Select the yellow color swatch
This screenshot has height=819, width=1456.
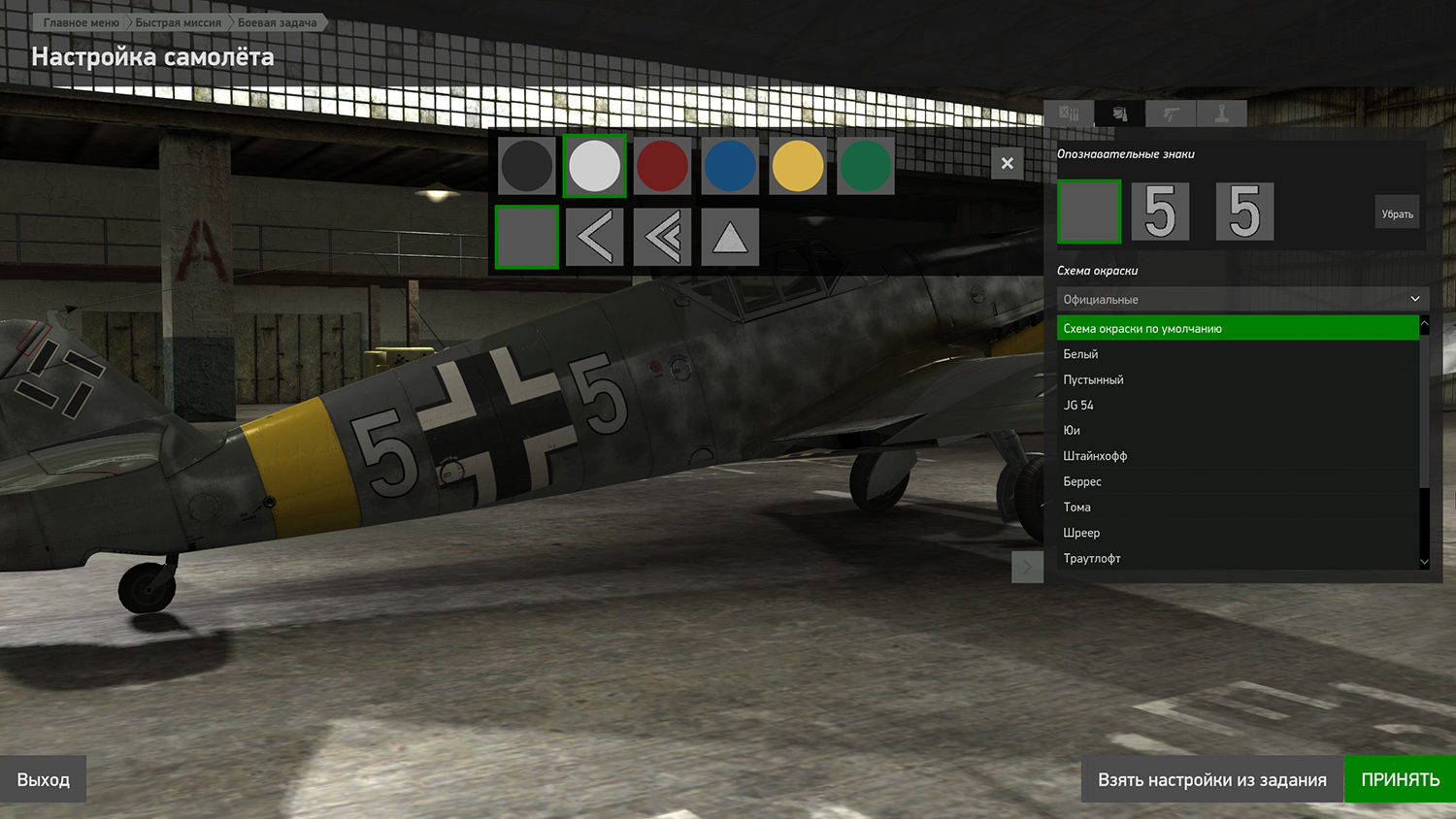[798, 166]
